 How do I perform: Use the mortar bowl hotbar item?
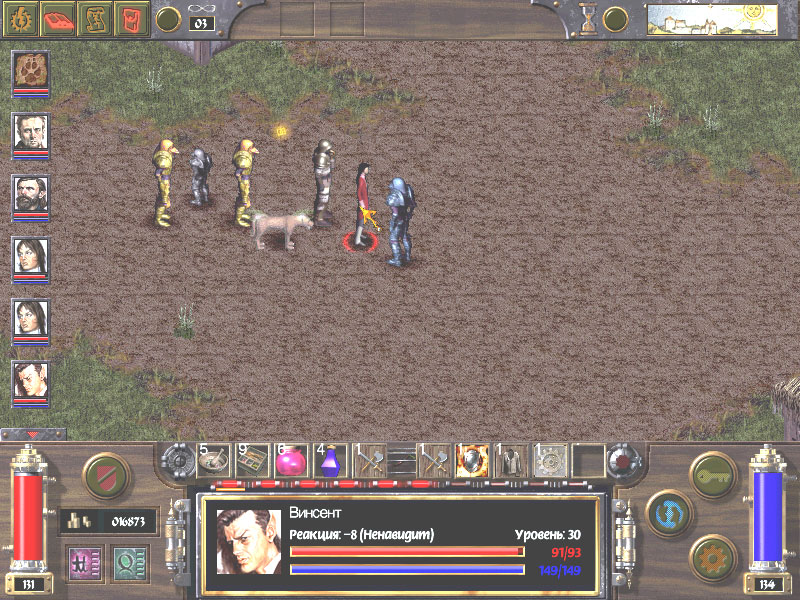[214, 459]
